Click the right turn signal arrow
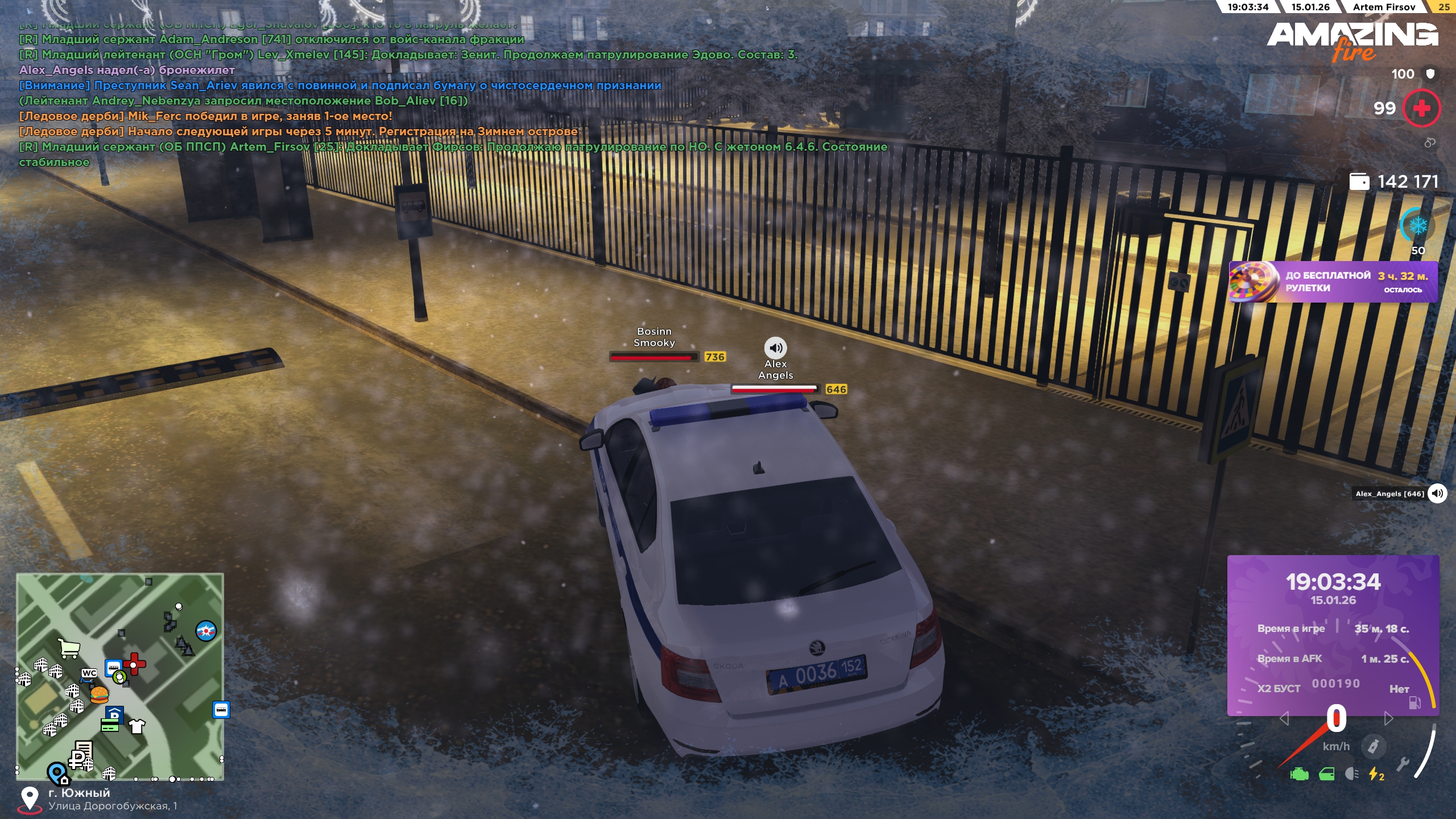Screen dimensions: 1456x819 click(x=1388, y=719)
